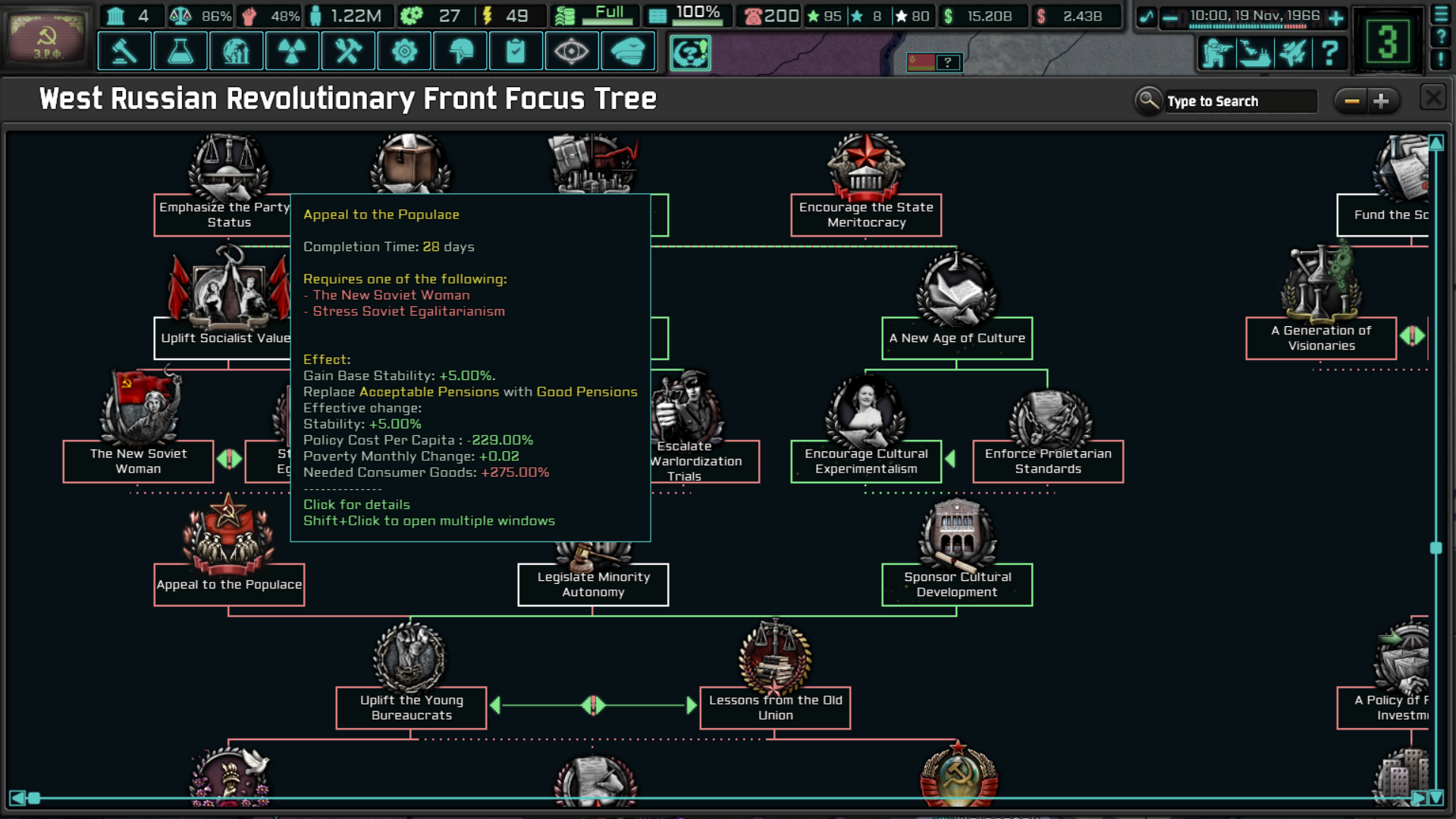Open the intelligence screen with the eye icon
The height and width of the screenshot is (819, 1456).
click(x=573, y=52)
